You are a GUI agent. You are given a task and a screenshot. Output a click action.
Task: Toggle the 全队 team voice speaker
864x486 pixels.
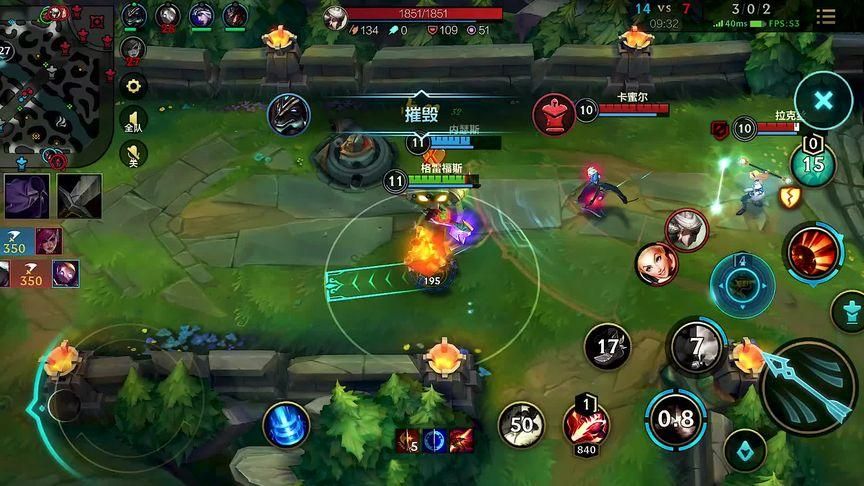(132, 121)
